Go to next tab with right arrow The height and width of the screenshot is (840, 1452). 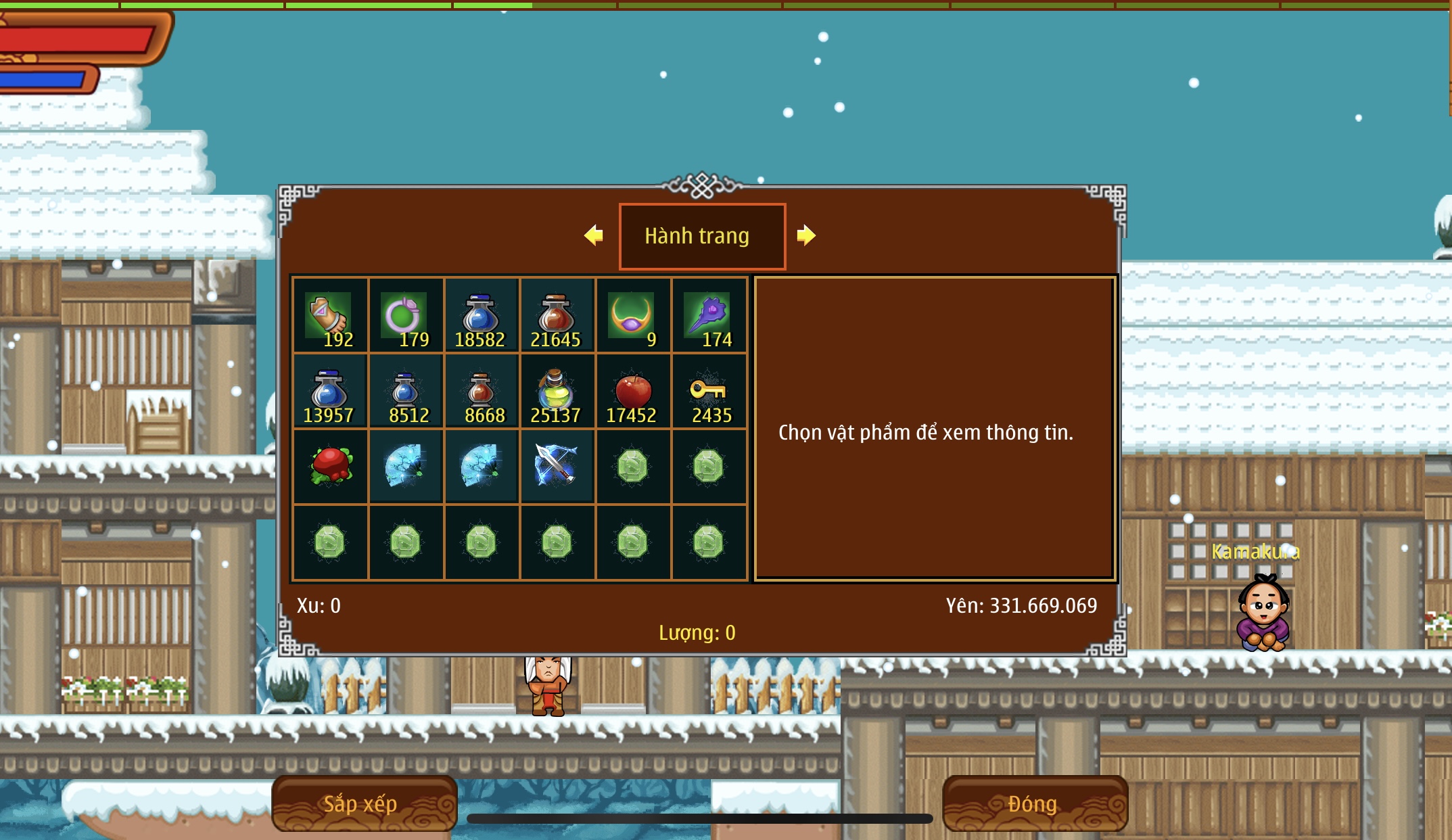[x=805, y=235]
